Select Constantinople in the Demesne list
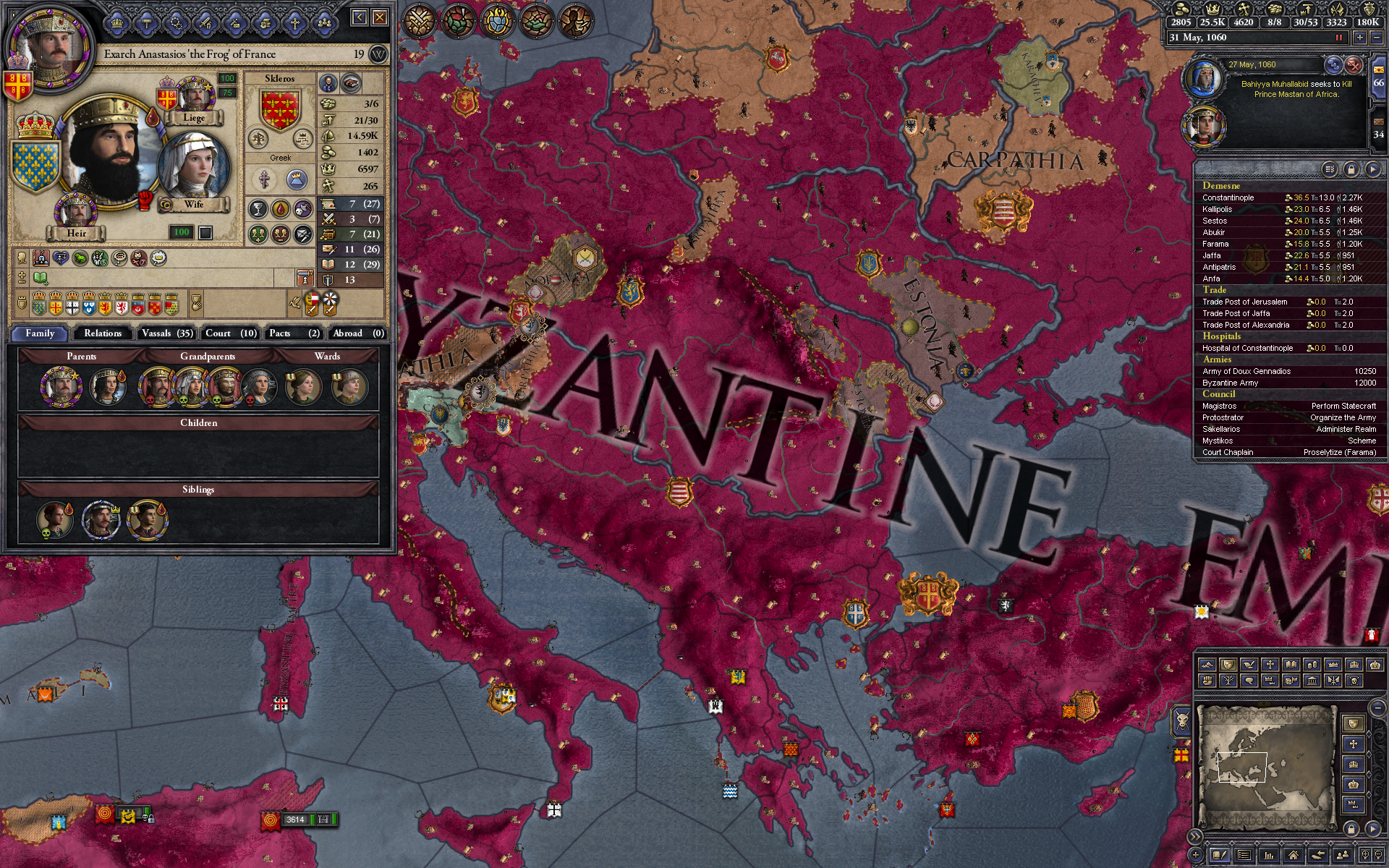This screenshot has width=1389, height=868. 1230,197
